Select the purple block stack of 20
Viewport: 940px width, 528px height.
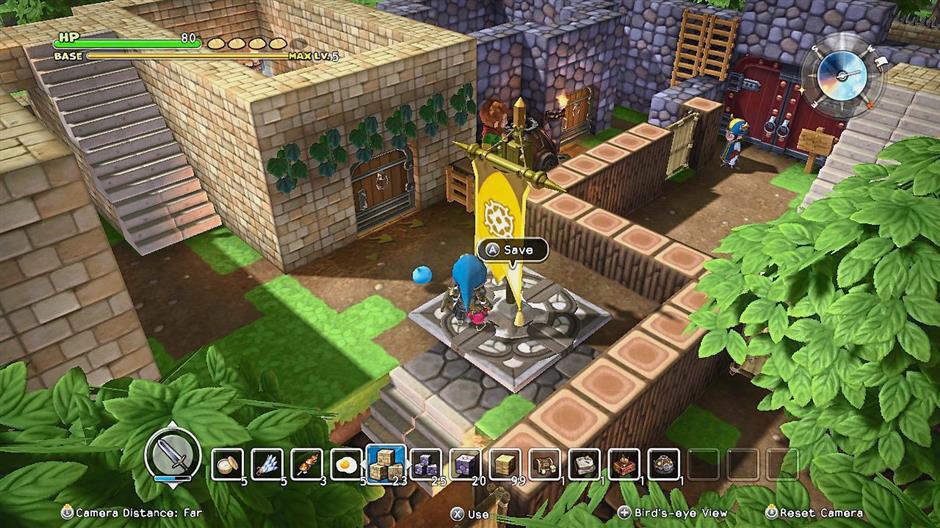pos(465,464)
